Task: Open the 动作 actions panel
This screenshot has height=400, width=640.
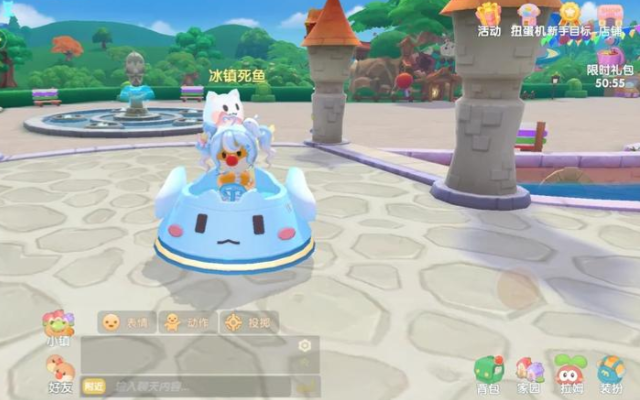Action: [x=185, y=322]
